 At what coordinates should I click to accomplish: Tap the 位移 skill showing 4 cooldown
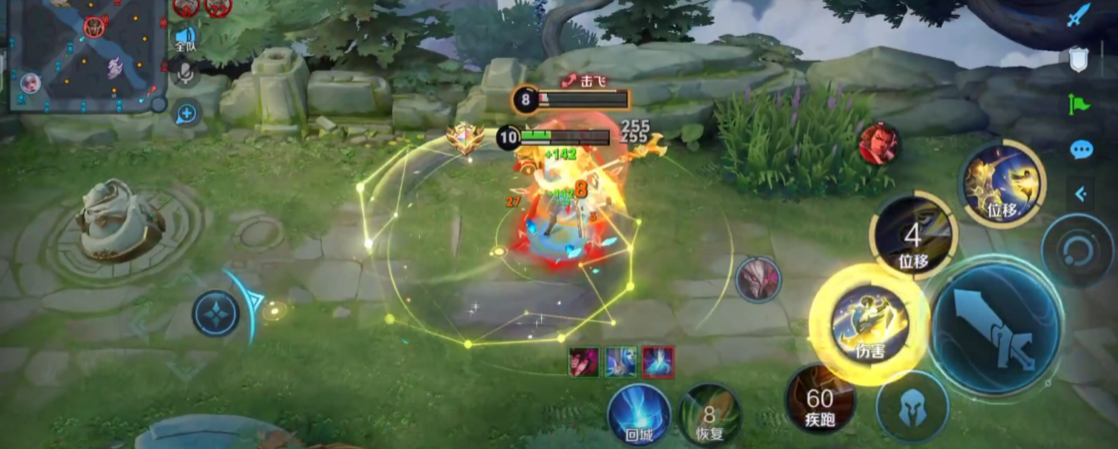click(x=913, y=236)
